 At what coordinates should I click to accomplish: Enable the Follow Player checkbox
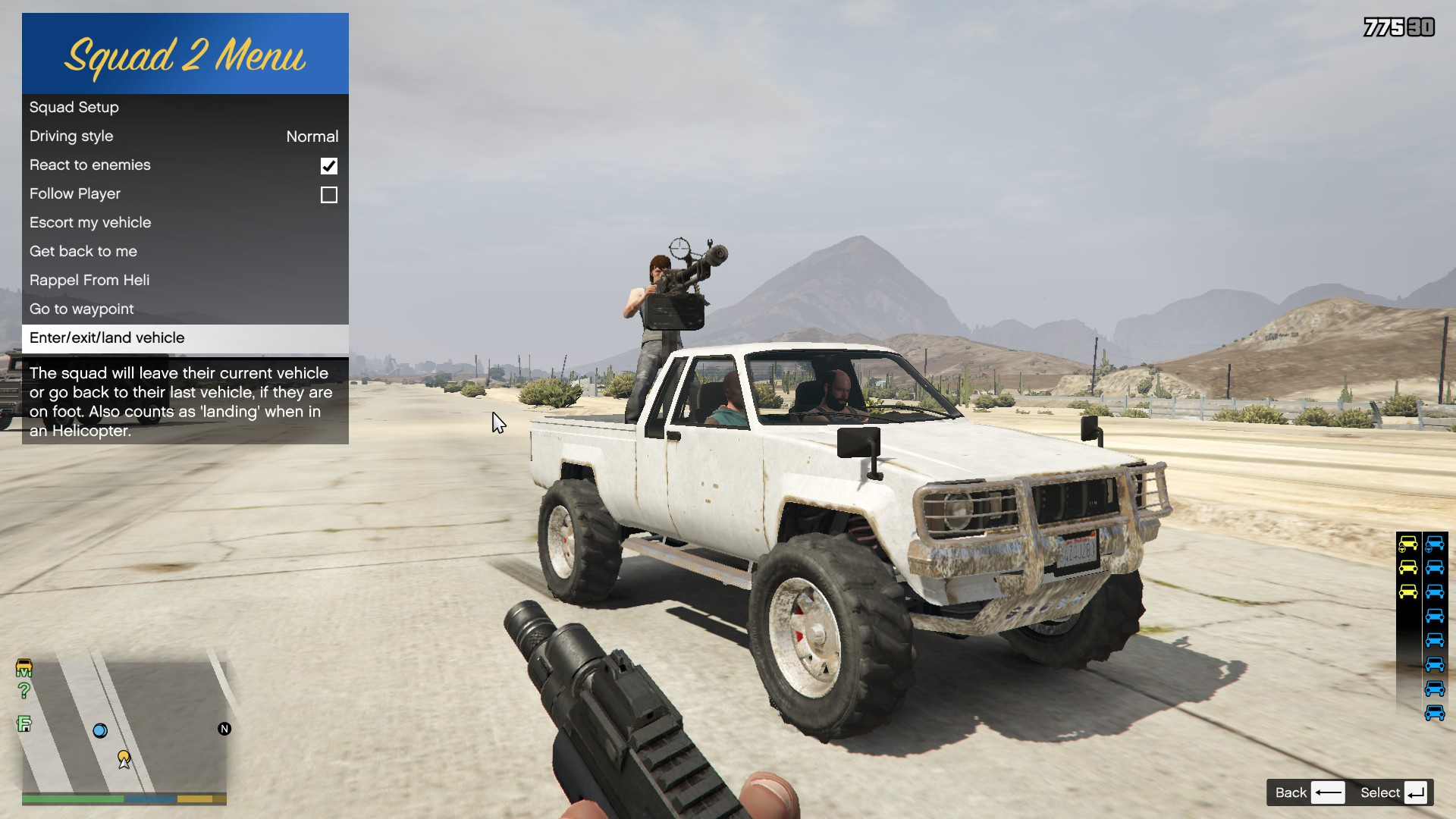pos(328,195)
